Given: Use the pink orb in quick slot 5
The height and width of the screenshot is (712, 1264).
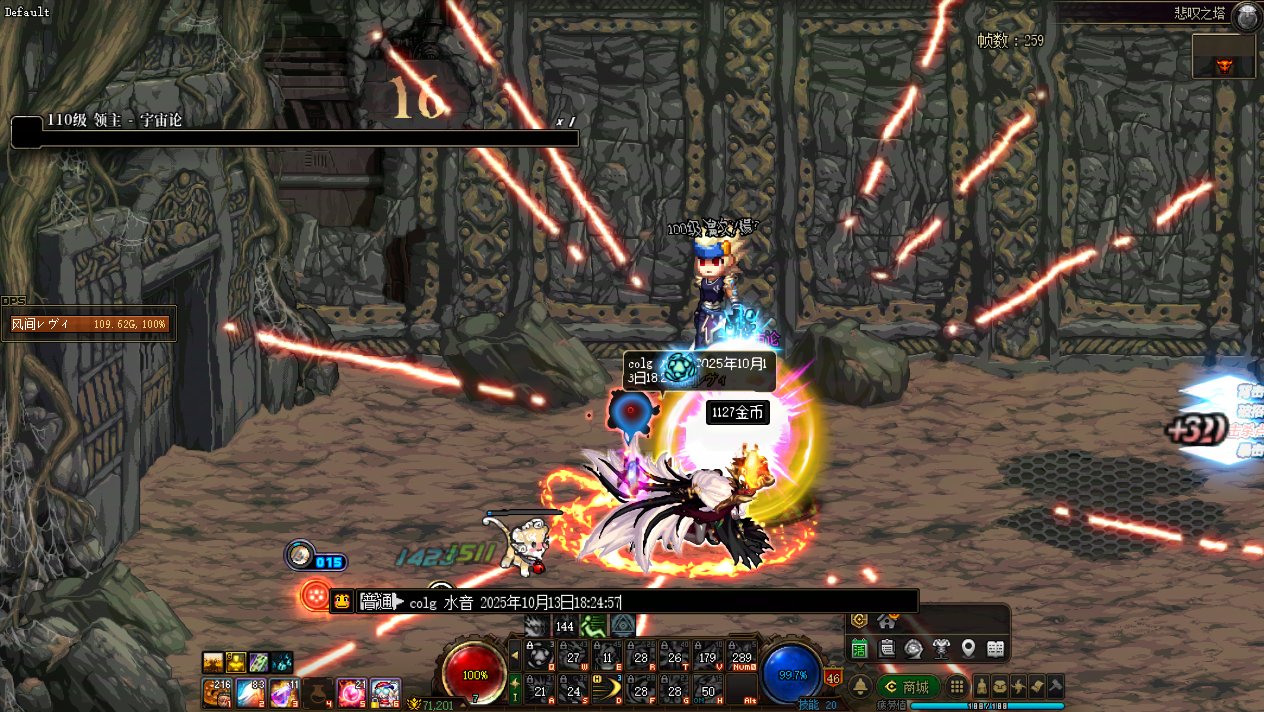Looking at the screenshot, I should click(x=352, y=692).
